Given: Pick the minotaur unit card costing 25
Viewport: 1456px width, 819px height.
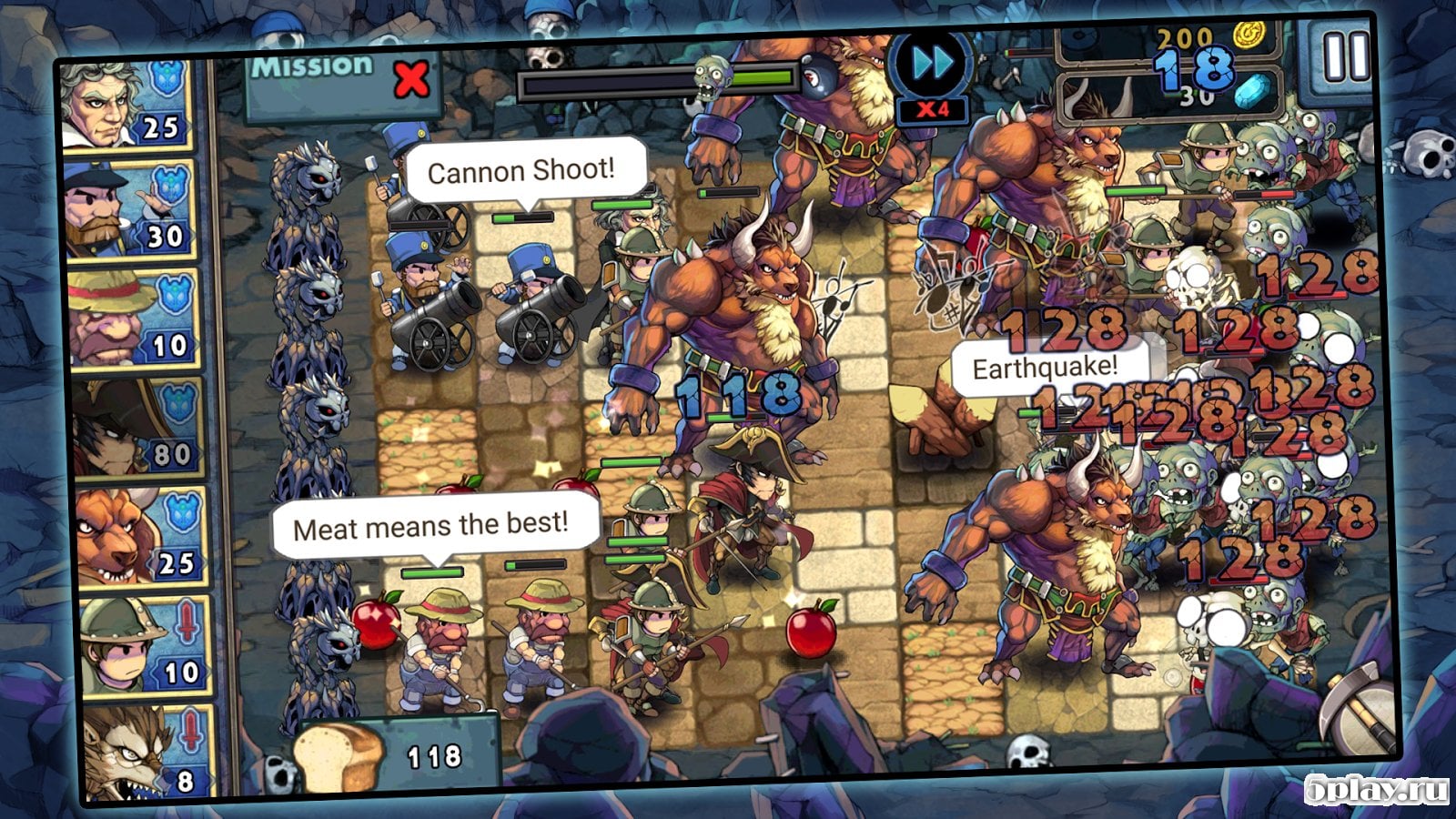Looking at the screenshot, I should click(140, 538).
